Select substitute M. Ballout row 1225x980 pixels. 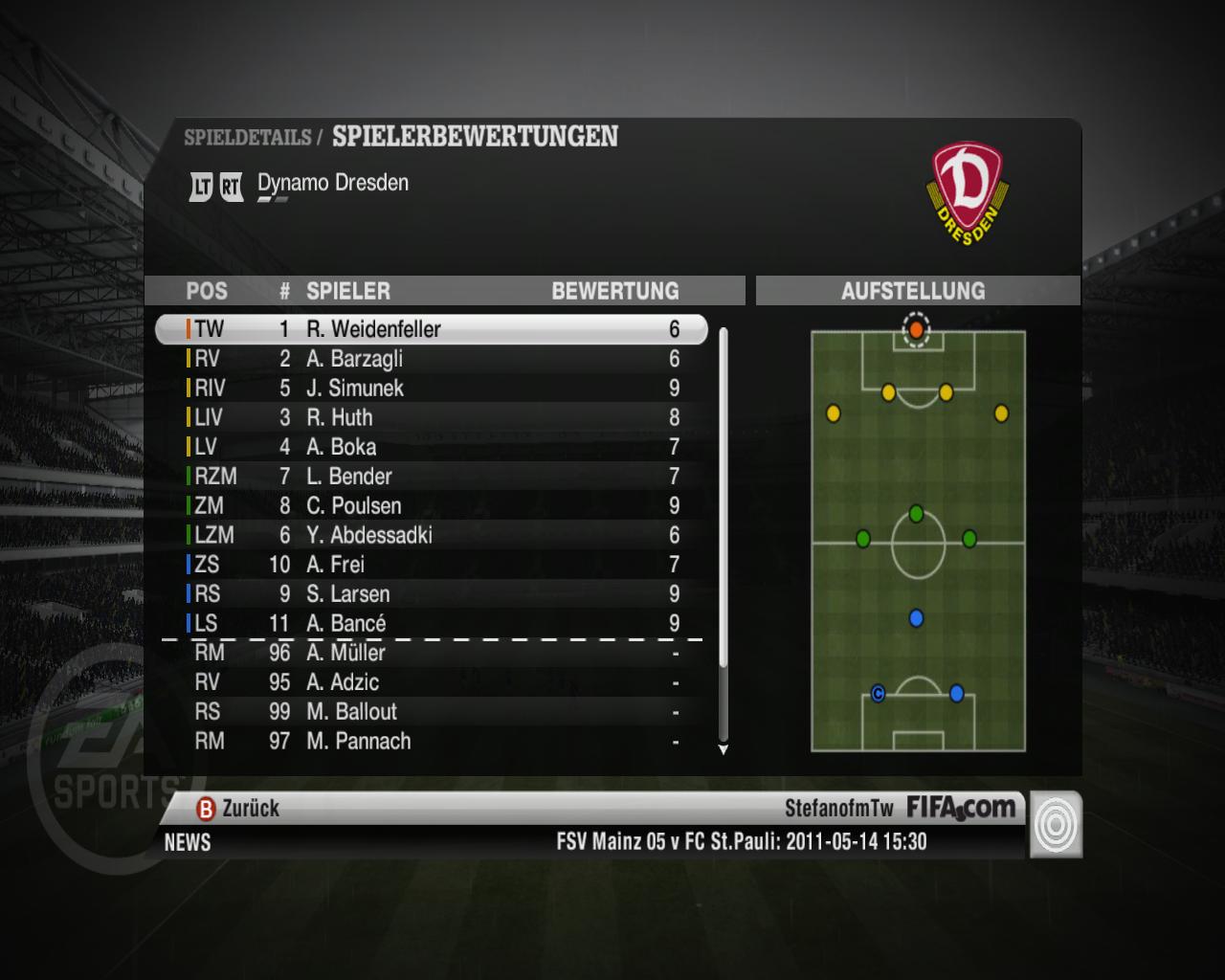tap(431, 712)
